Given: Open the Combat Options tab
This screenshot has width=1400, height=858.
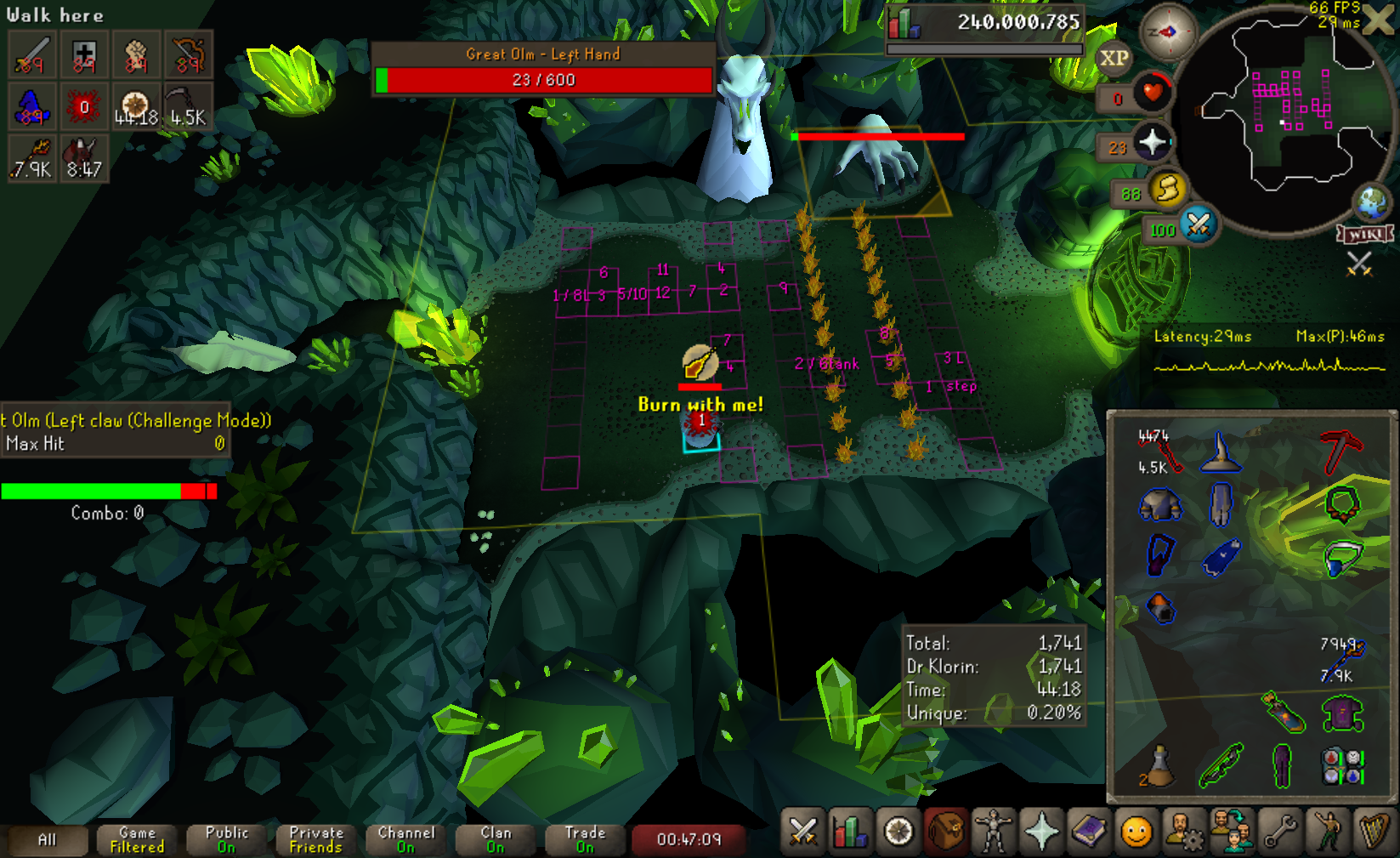Looking at the screenshot, I should point(802,831).
